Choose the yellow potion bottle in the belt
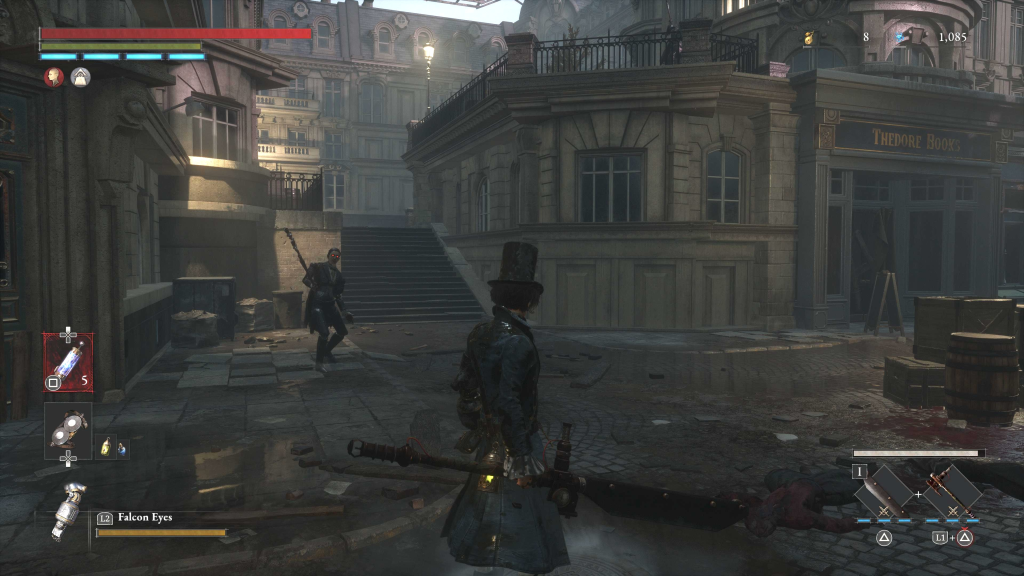 pos(106,449)
